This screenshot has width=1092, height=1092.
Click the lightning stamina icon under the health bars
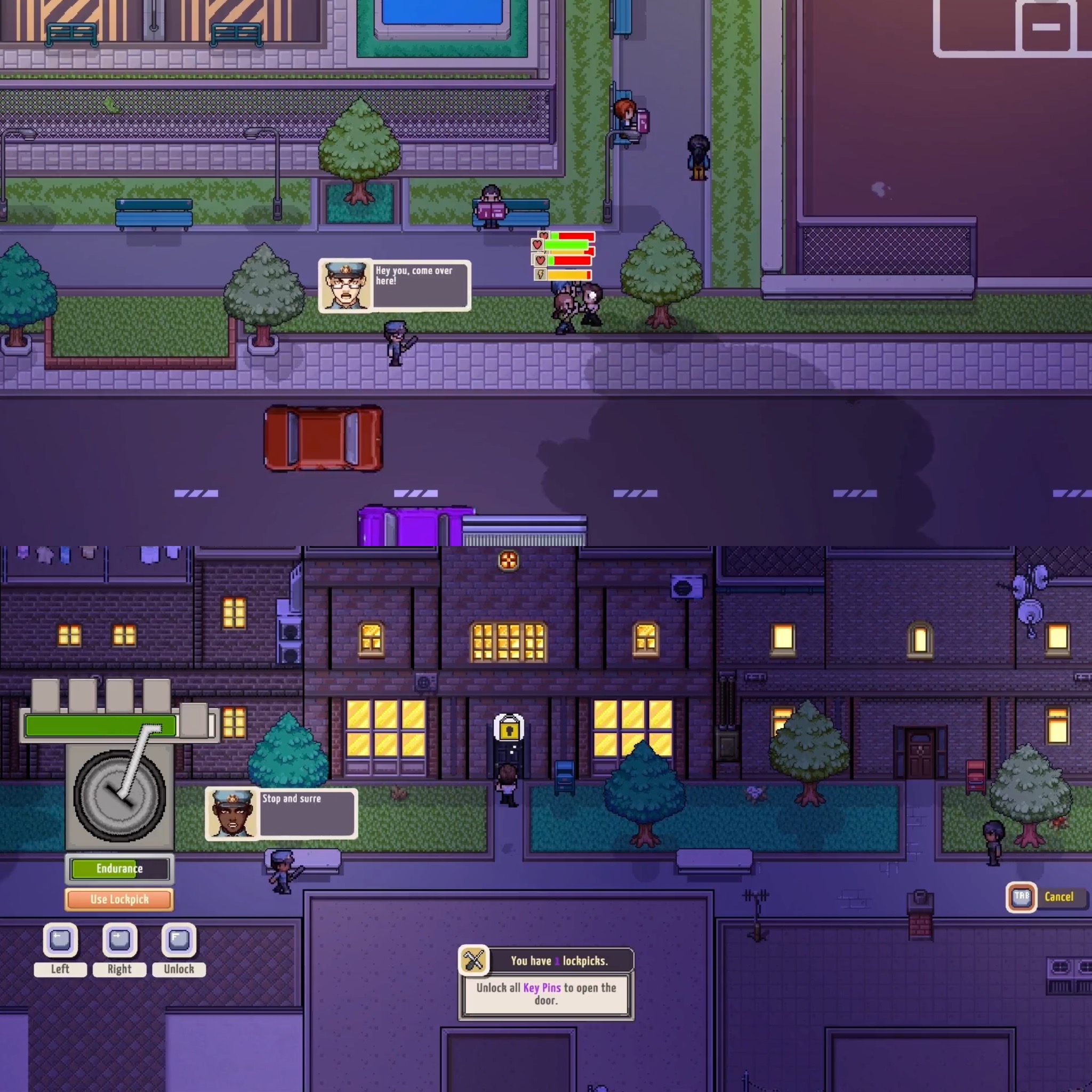pos(541,275)
